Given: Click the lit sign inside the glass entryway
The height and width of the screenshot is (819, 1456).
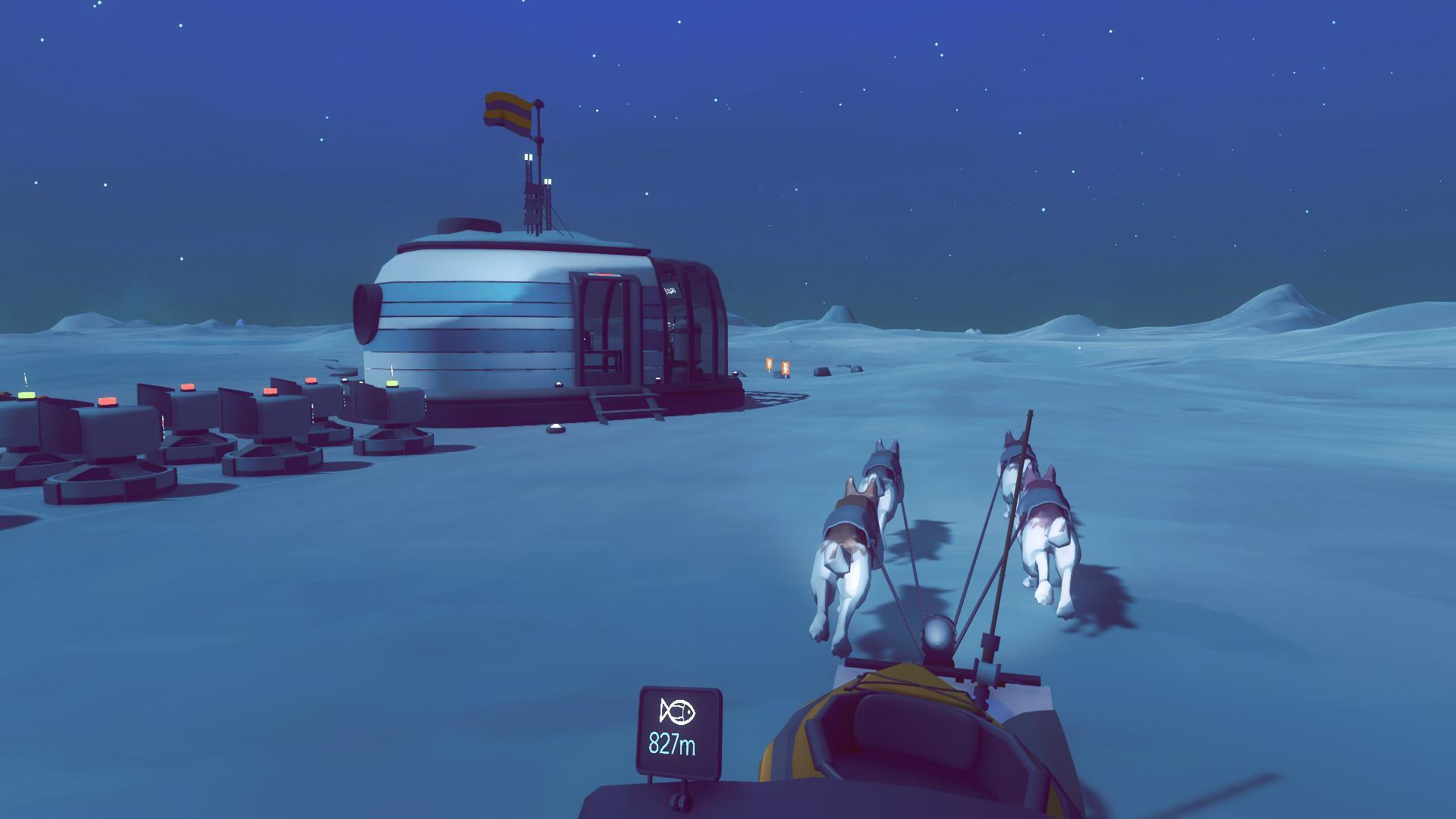Looking at the screenshot, I should point(671,290).
